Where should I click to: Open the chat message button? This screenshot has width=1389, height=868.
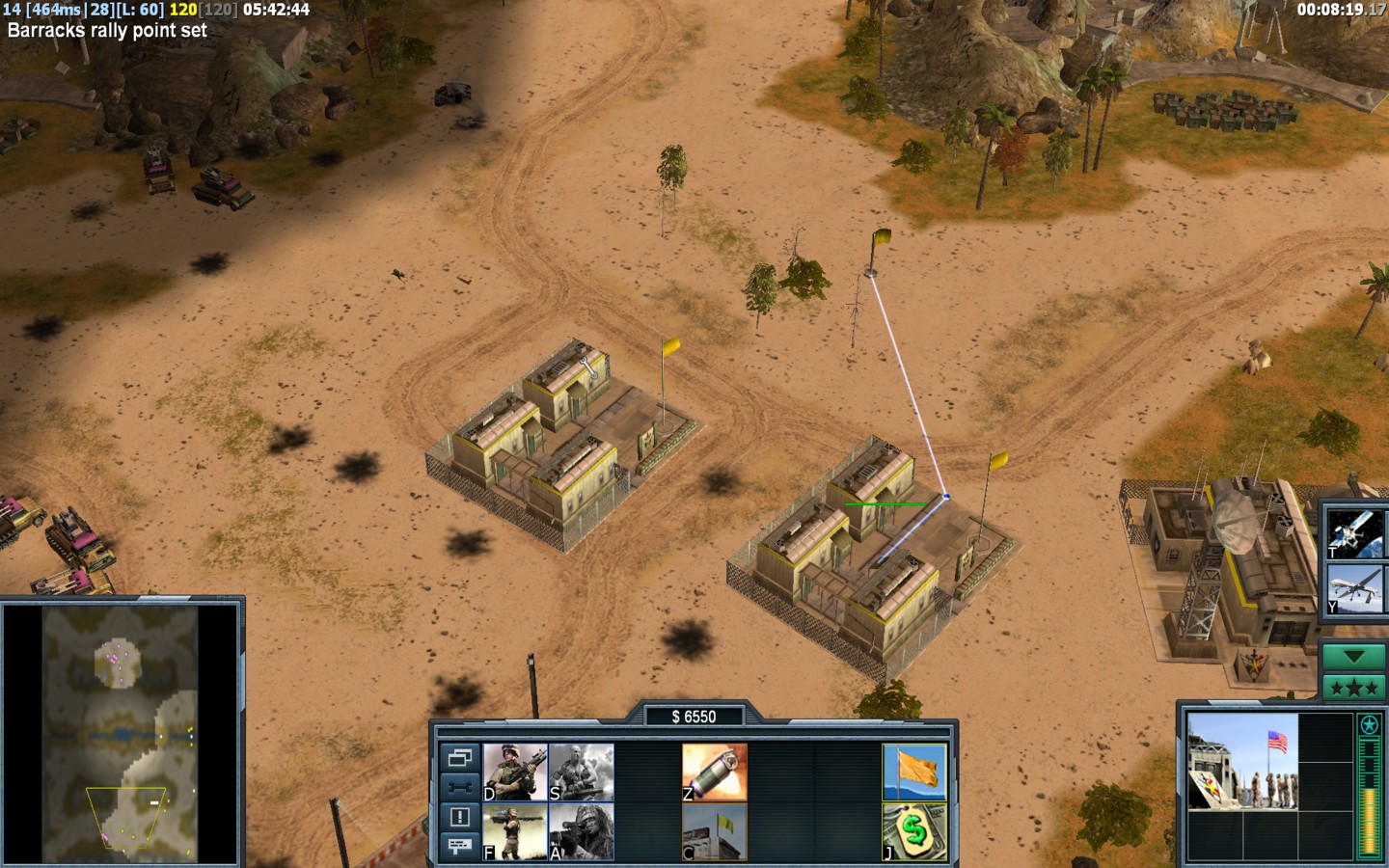[x=460, y=846]
